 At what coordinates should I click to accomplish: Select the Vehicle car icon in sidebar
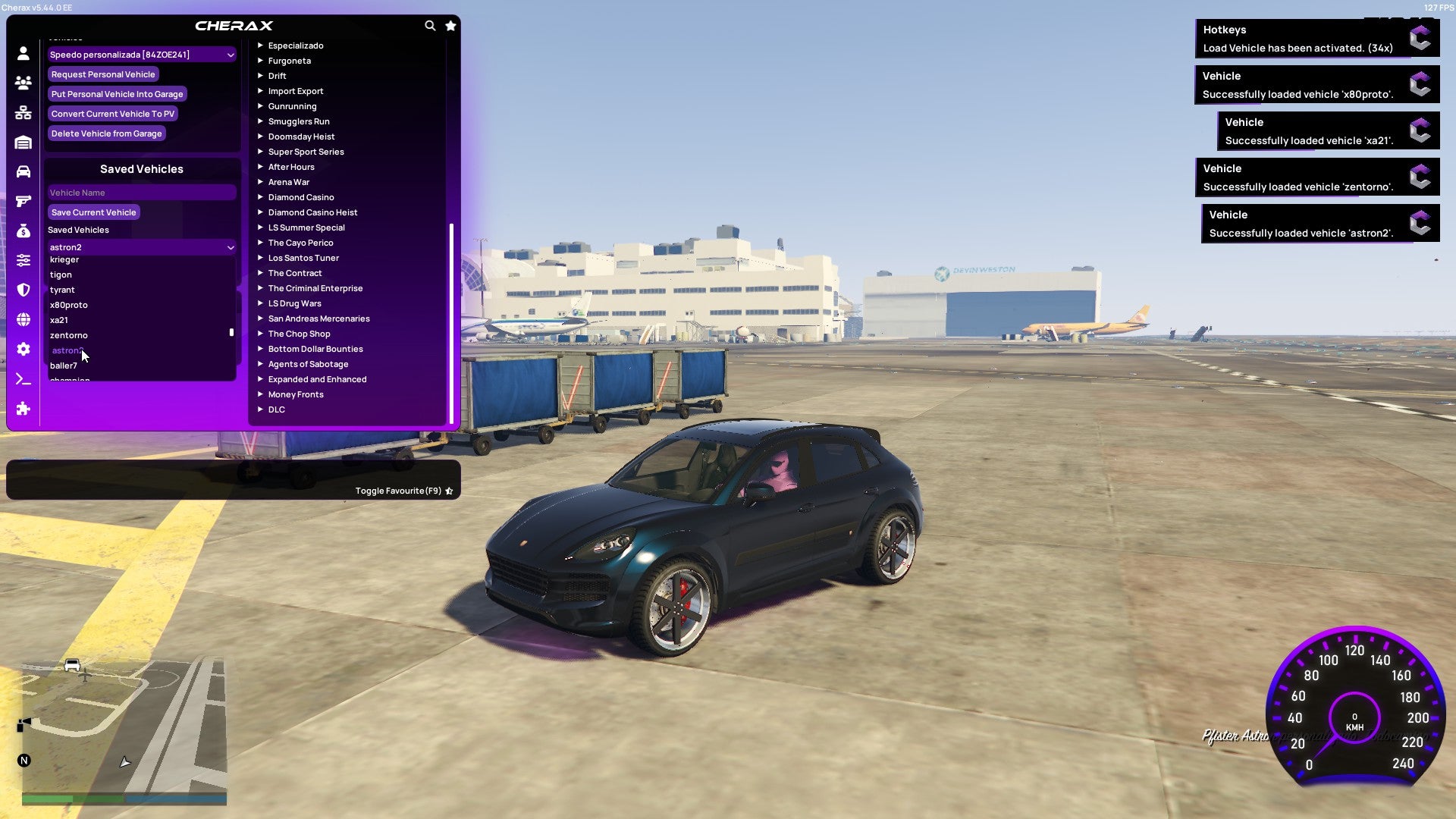coord(23,171)
